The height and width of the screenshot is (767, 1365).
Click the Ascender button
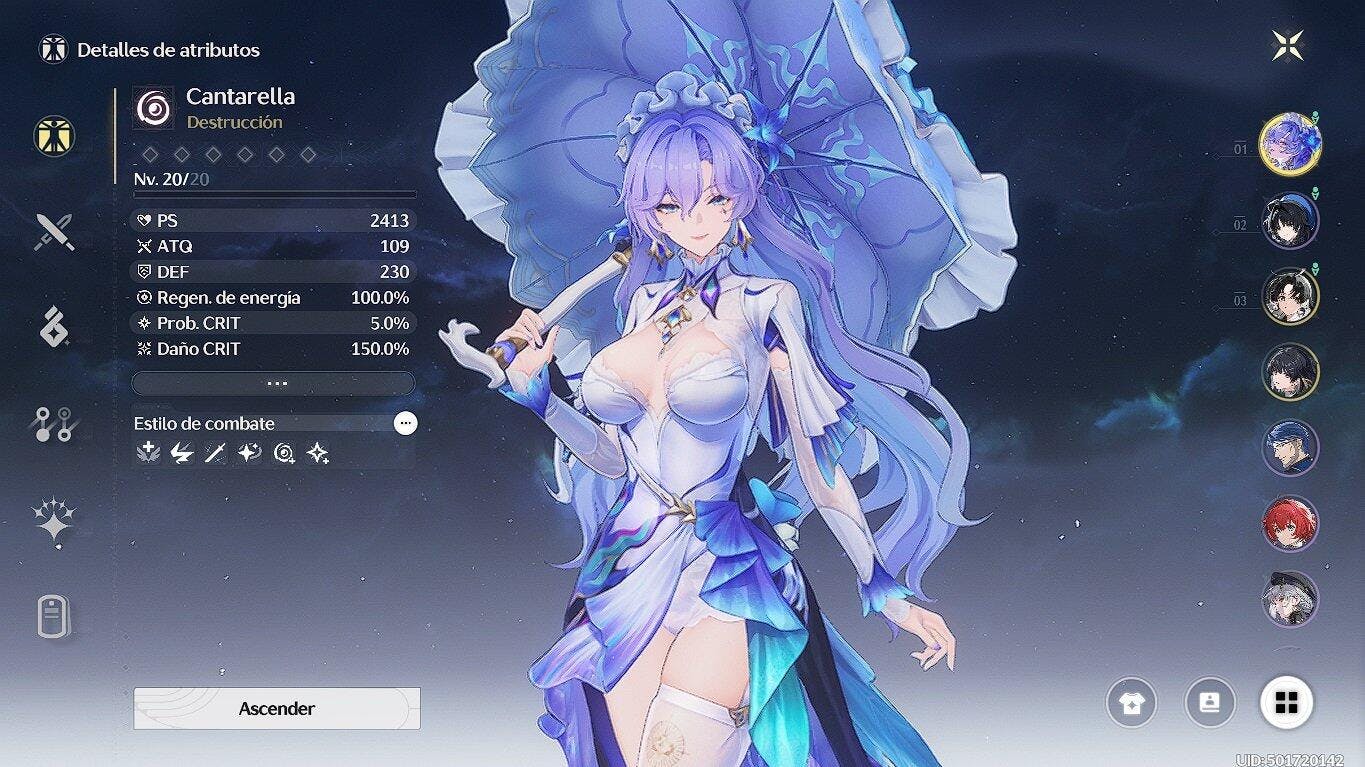(x=277, y=708)
